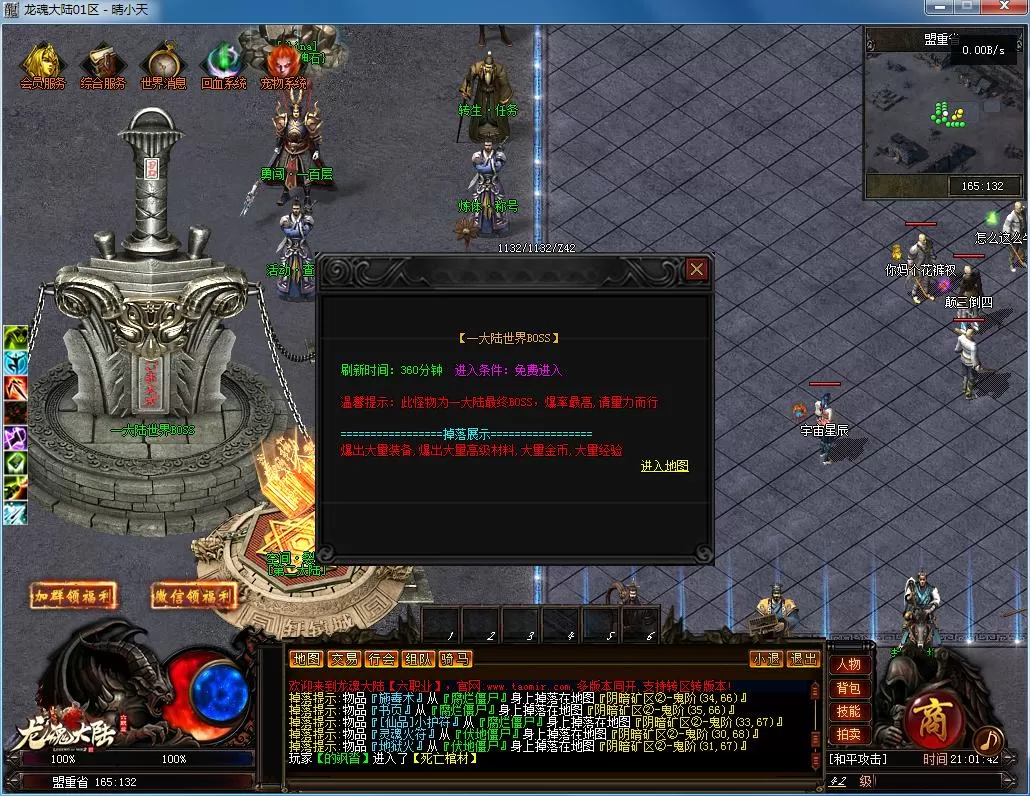
Task: Click the 退出 exit game button
Action: pos(803,659)
